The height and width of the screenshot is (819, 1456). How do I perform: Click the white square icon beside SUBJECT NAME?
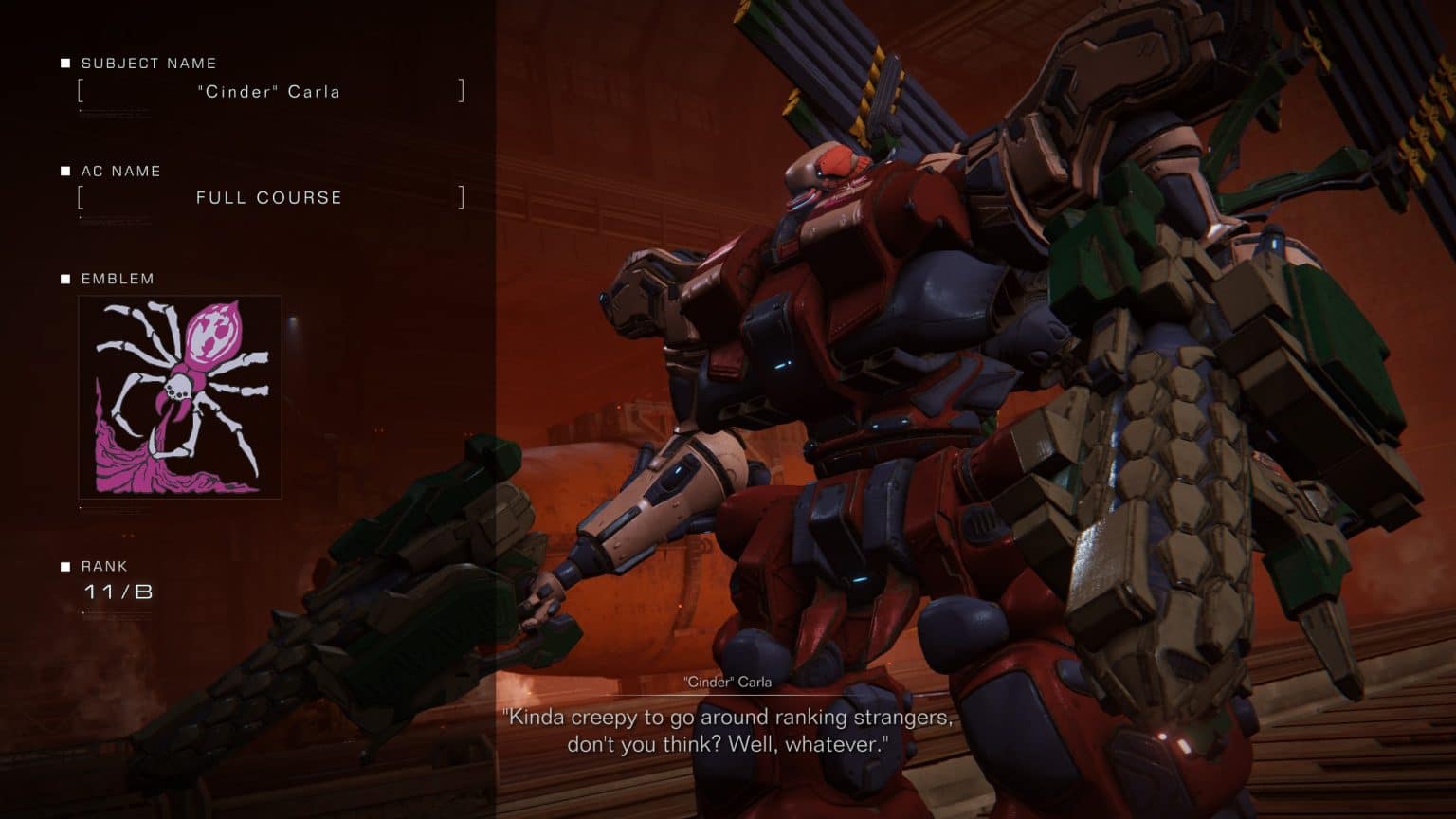(64, 63)
